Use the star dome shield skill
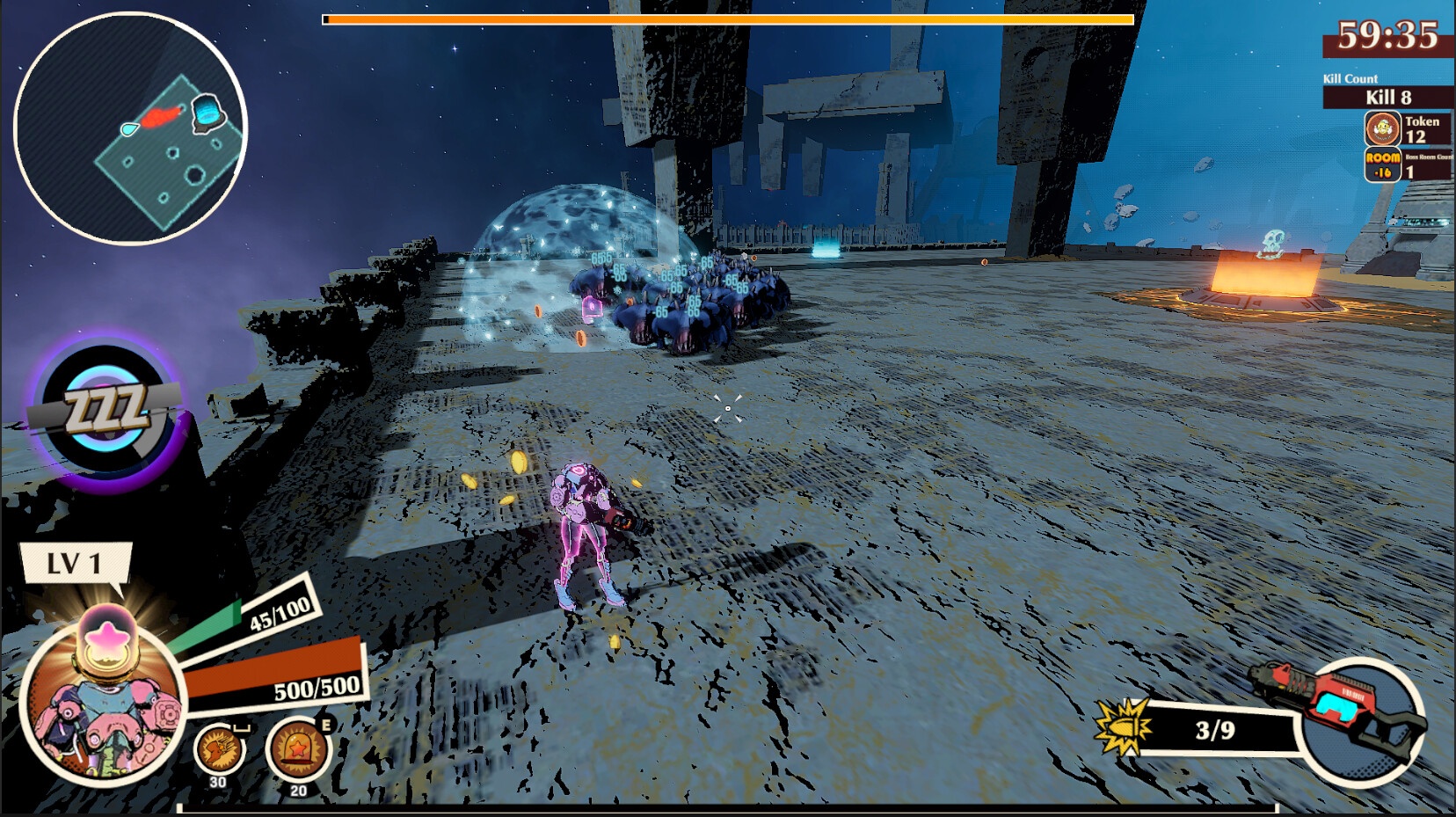The width and height of the screenshot is (1456, 817). 297,749
